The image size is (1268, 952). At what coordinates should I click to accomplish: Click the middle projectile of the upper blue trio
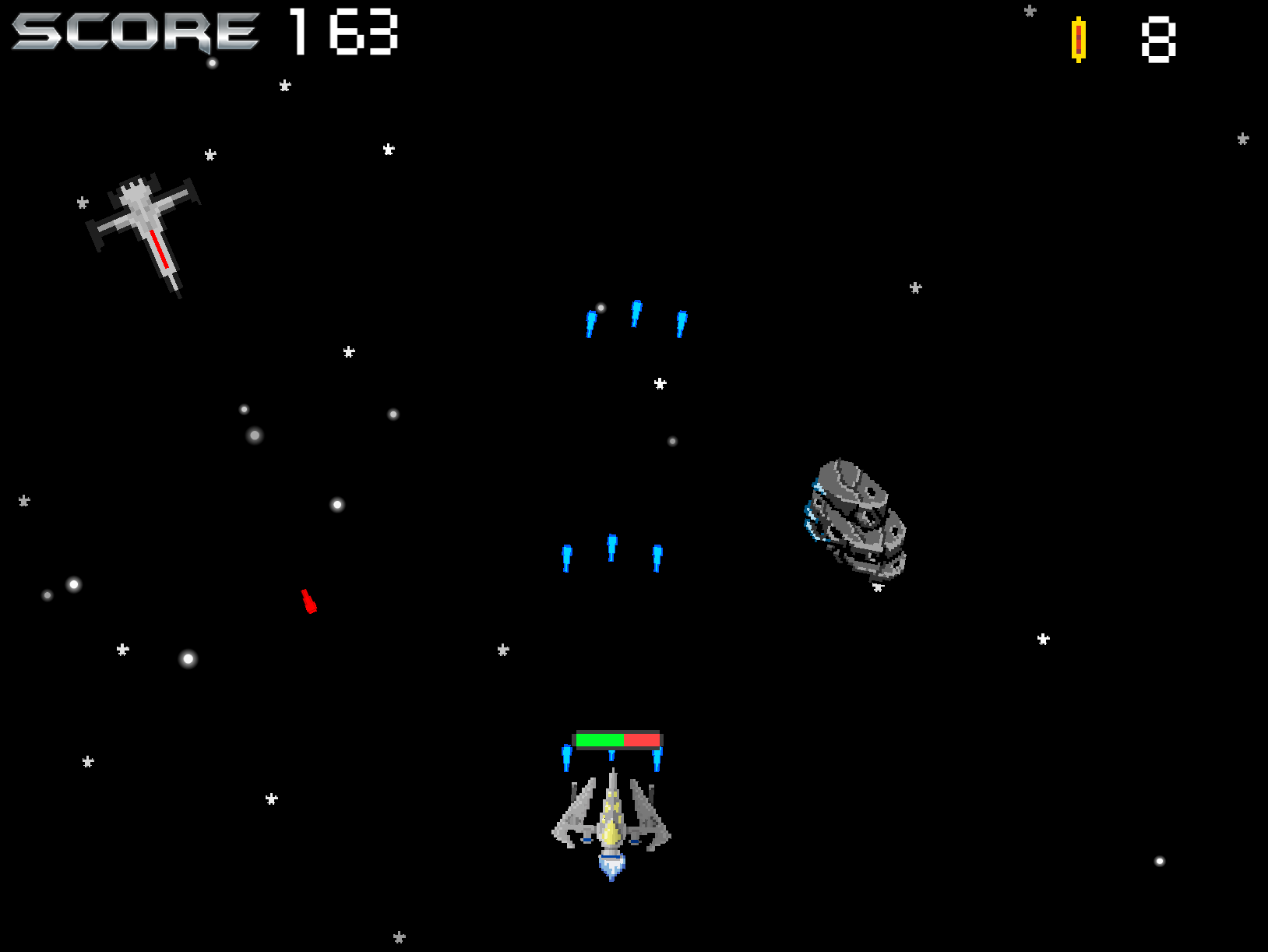(x=636, y=315)
